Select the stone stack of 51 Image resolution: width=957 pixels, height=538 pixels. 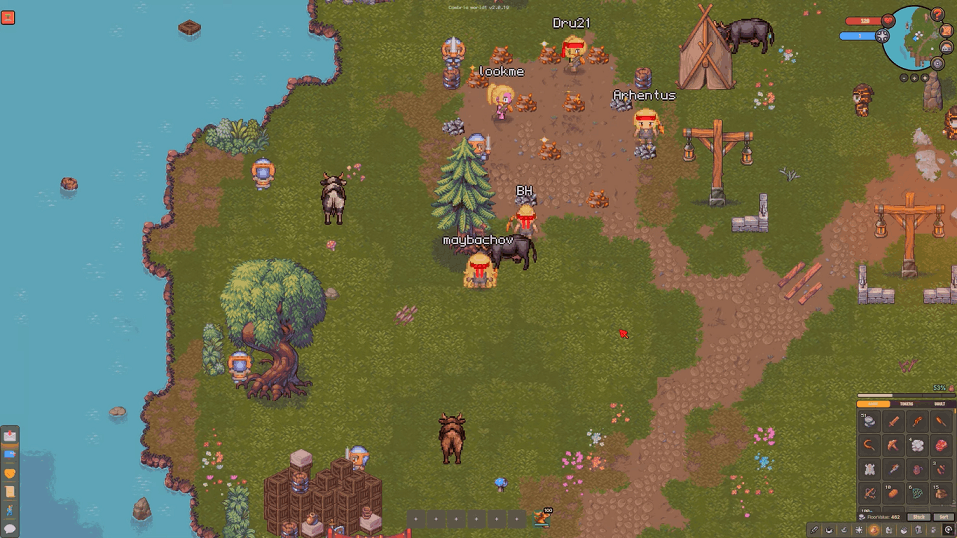869,421
